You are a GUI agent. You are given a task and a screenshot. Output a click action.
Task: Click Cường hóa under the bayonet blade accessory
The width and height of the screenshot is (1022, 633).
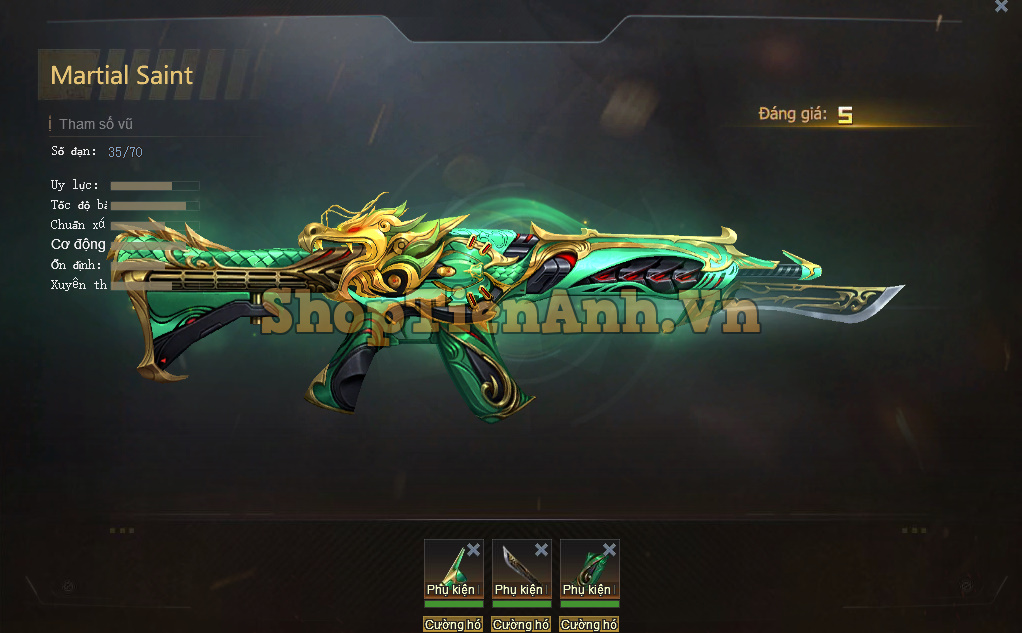[x=521, y=625]
